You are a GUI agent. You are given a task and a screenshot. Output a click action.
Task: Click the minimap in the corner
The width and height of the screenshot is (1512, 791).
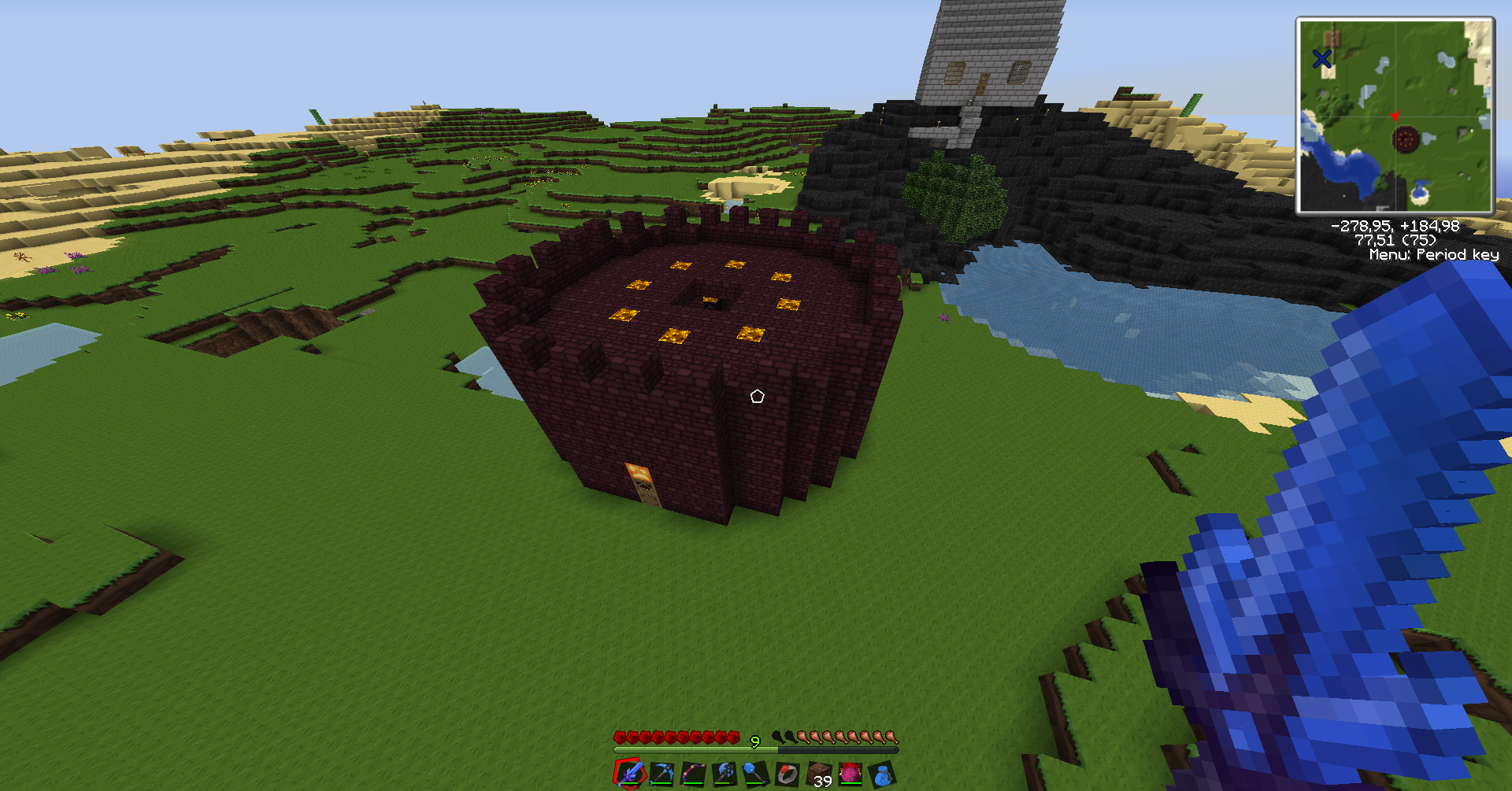pyautogui.click(x=1395, y=116)
